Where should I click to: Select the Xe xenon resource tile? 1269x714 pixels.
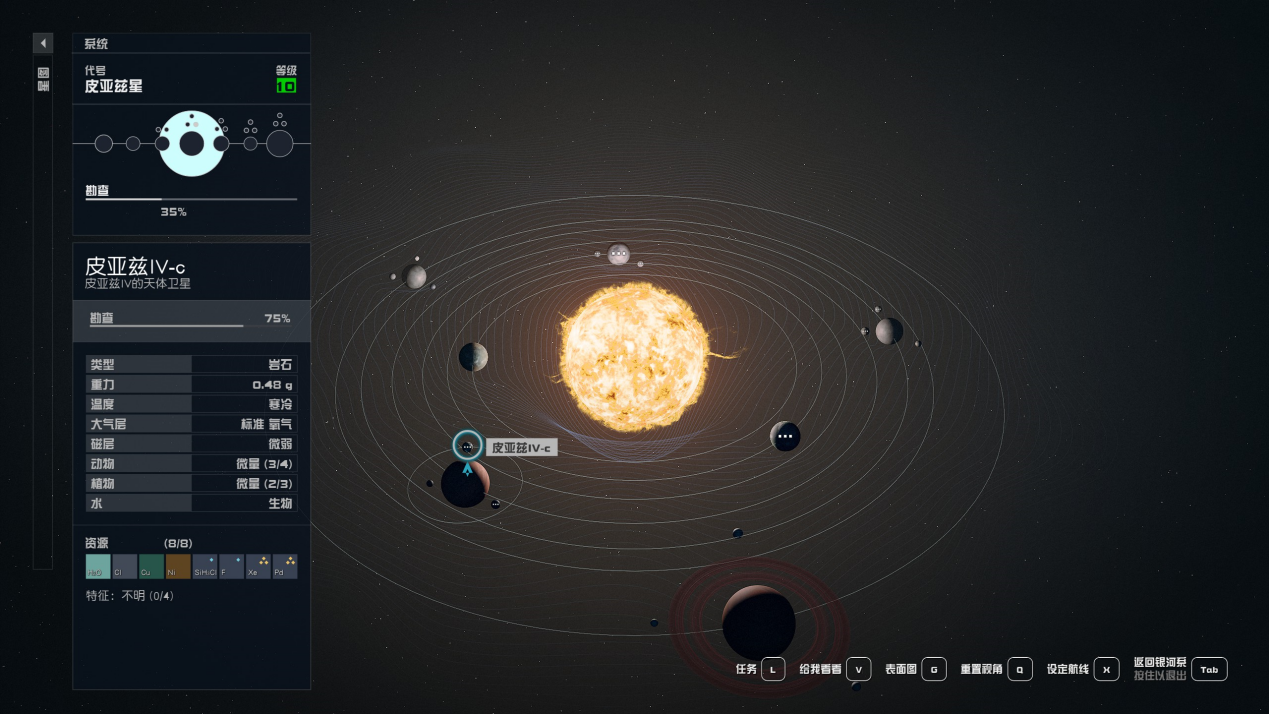point(258,567)
